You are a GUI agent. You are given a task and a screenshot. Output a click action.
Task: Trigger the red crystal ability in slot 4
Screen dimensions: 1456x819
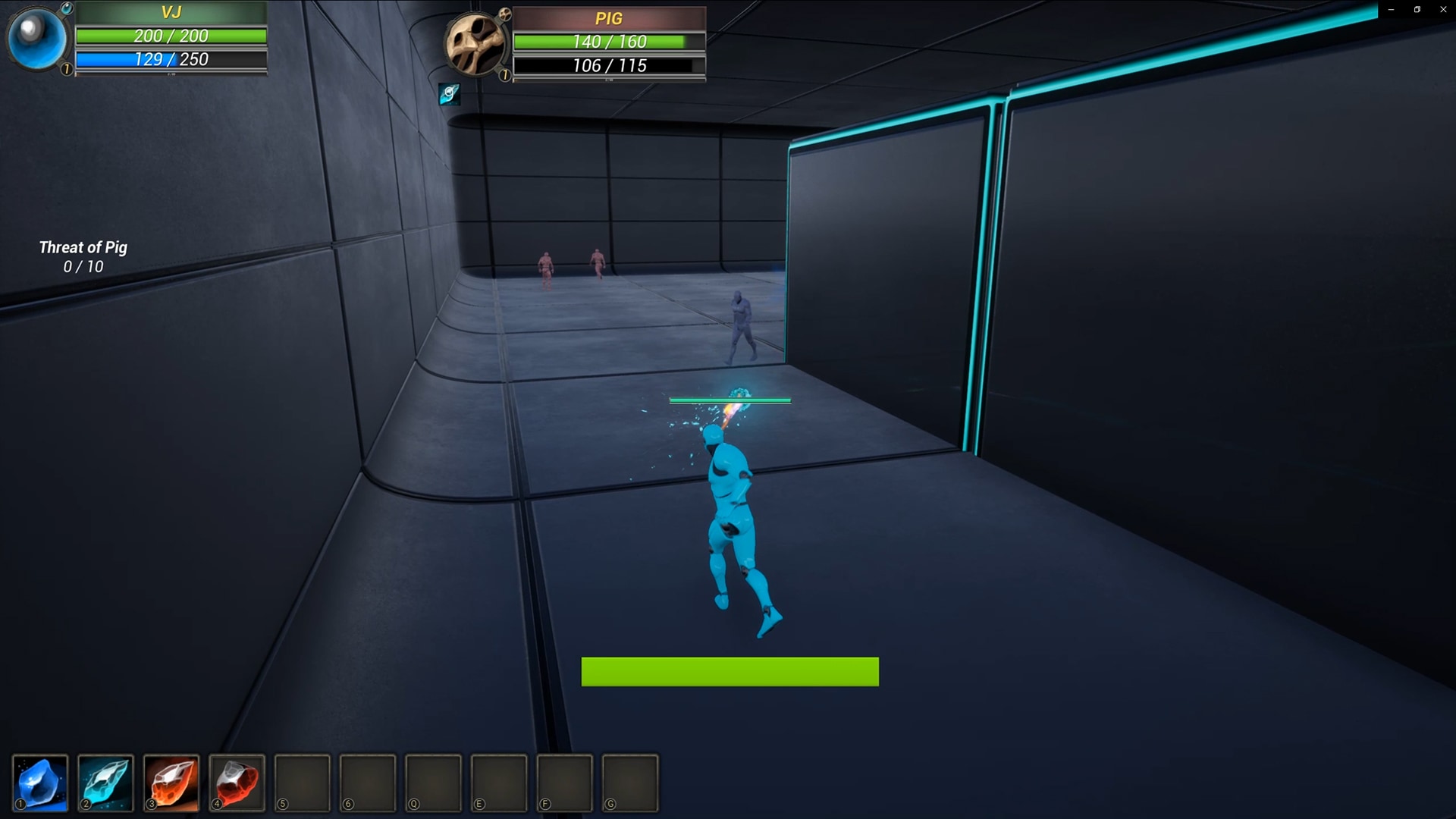(237, 783)
